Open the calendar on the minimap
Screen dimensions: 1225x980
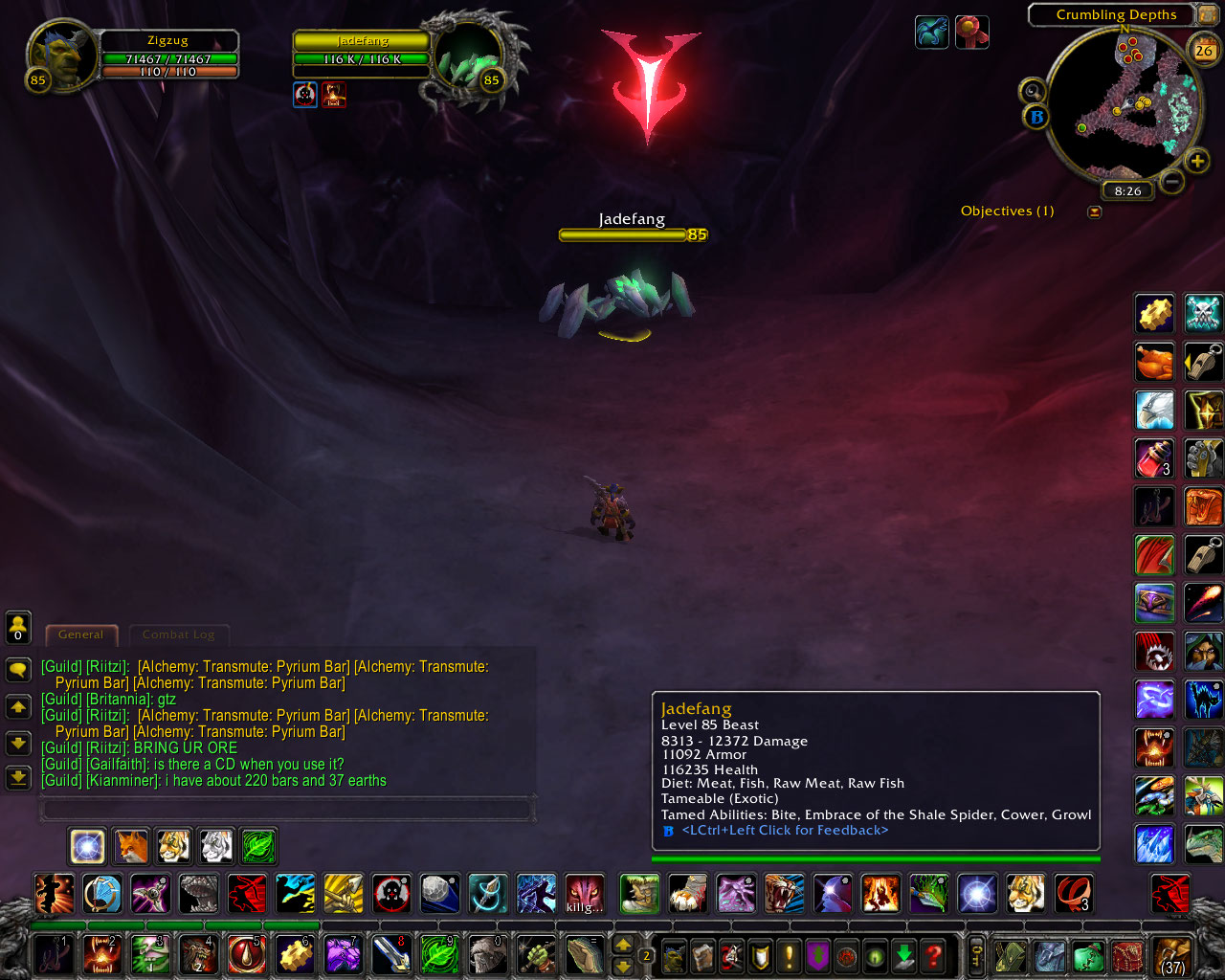[x=1203, y=49]
